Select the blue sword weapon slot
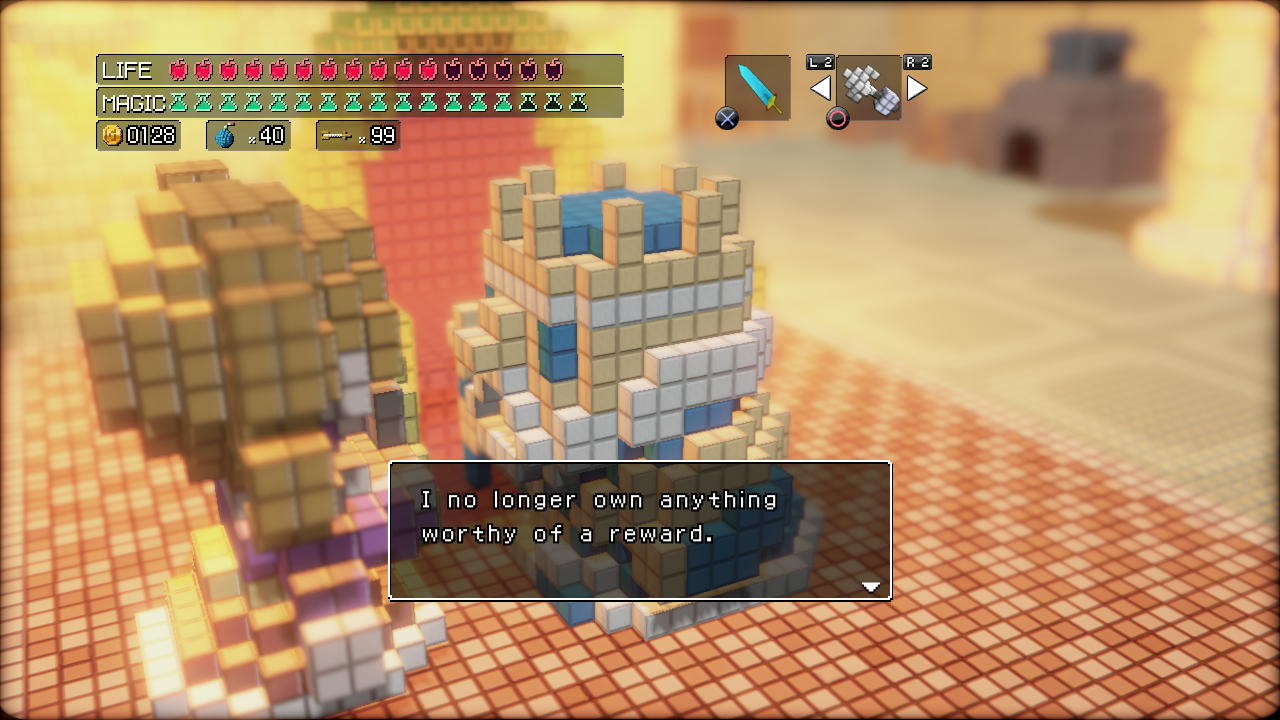This screenshot has width=1280, height=720. pyautogui.click(x=757, y=88)
